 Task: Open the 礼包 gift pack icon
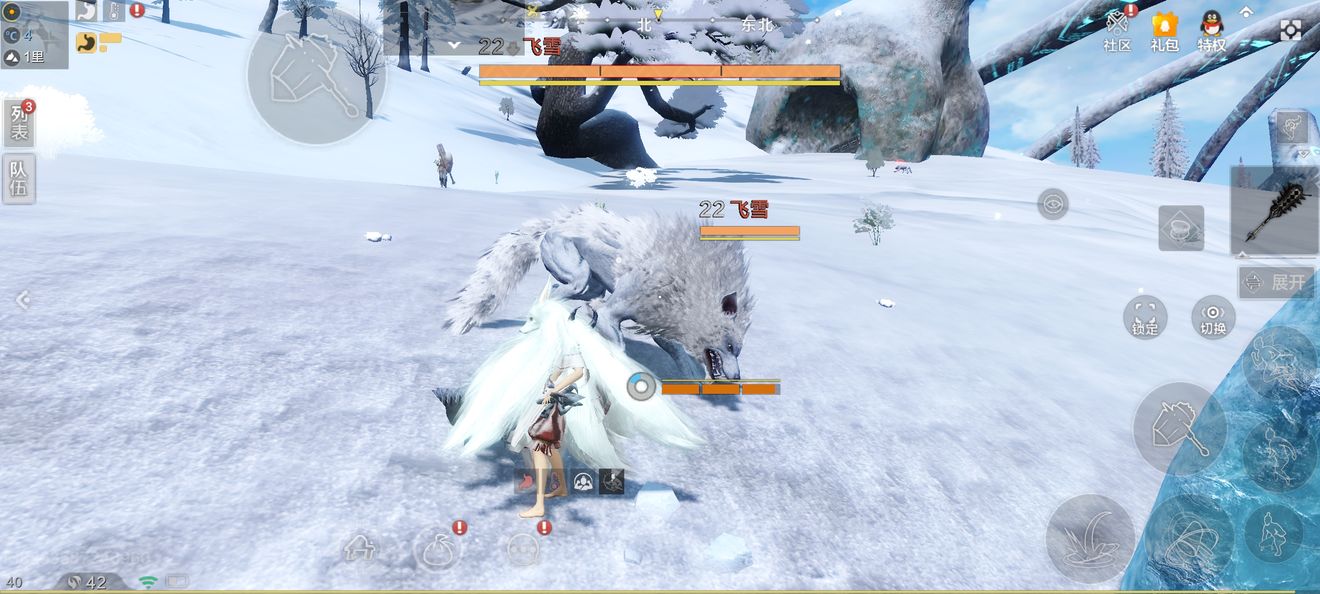[1164, 30]
